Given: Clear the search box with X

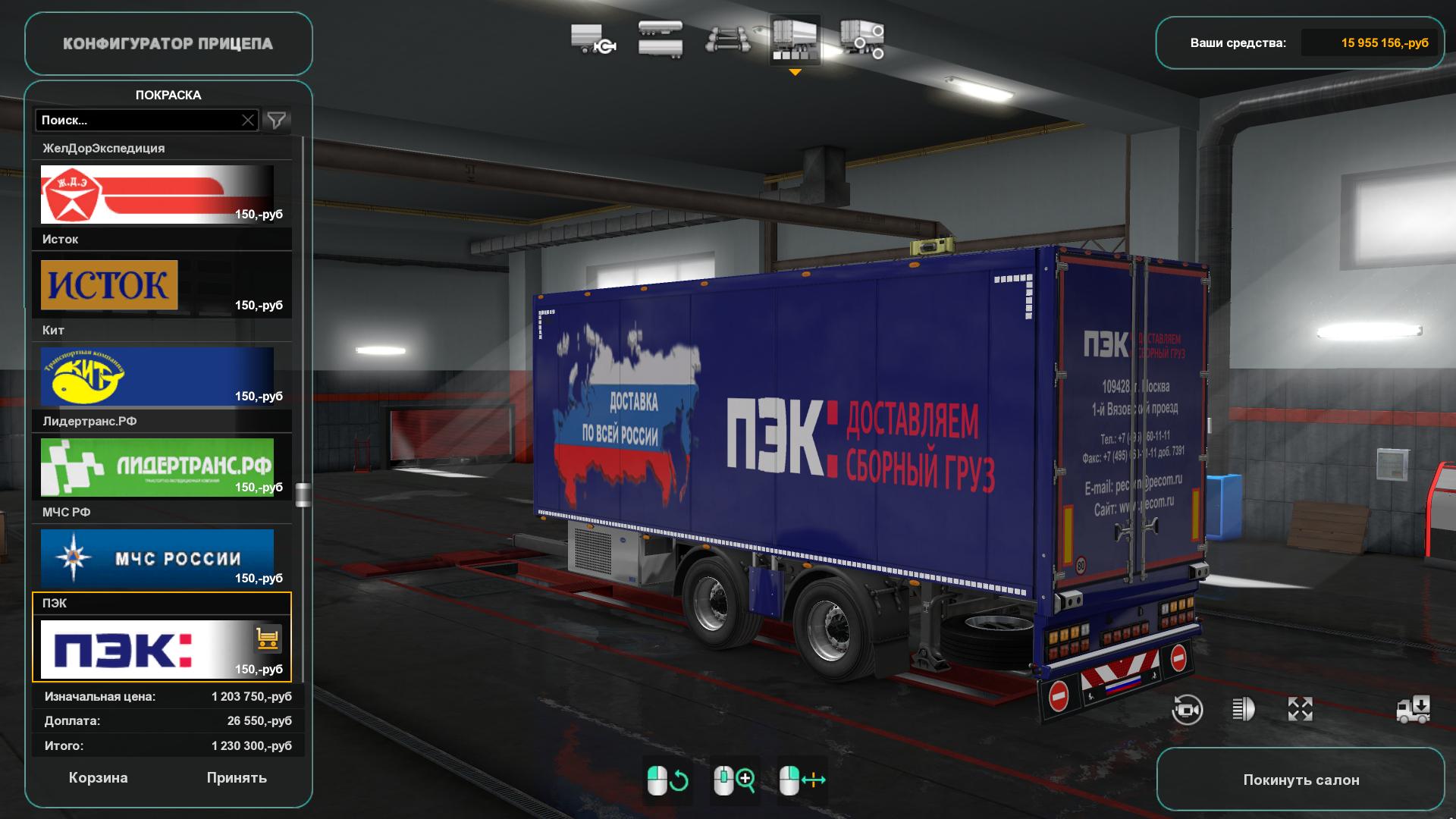Looking at the screenshot, I should click(x=248, y=120).
